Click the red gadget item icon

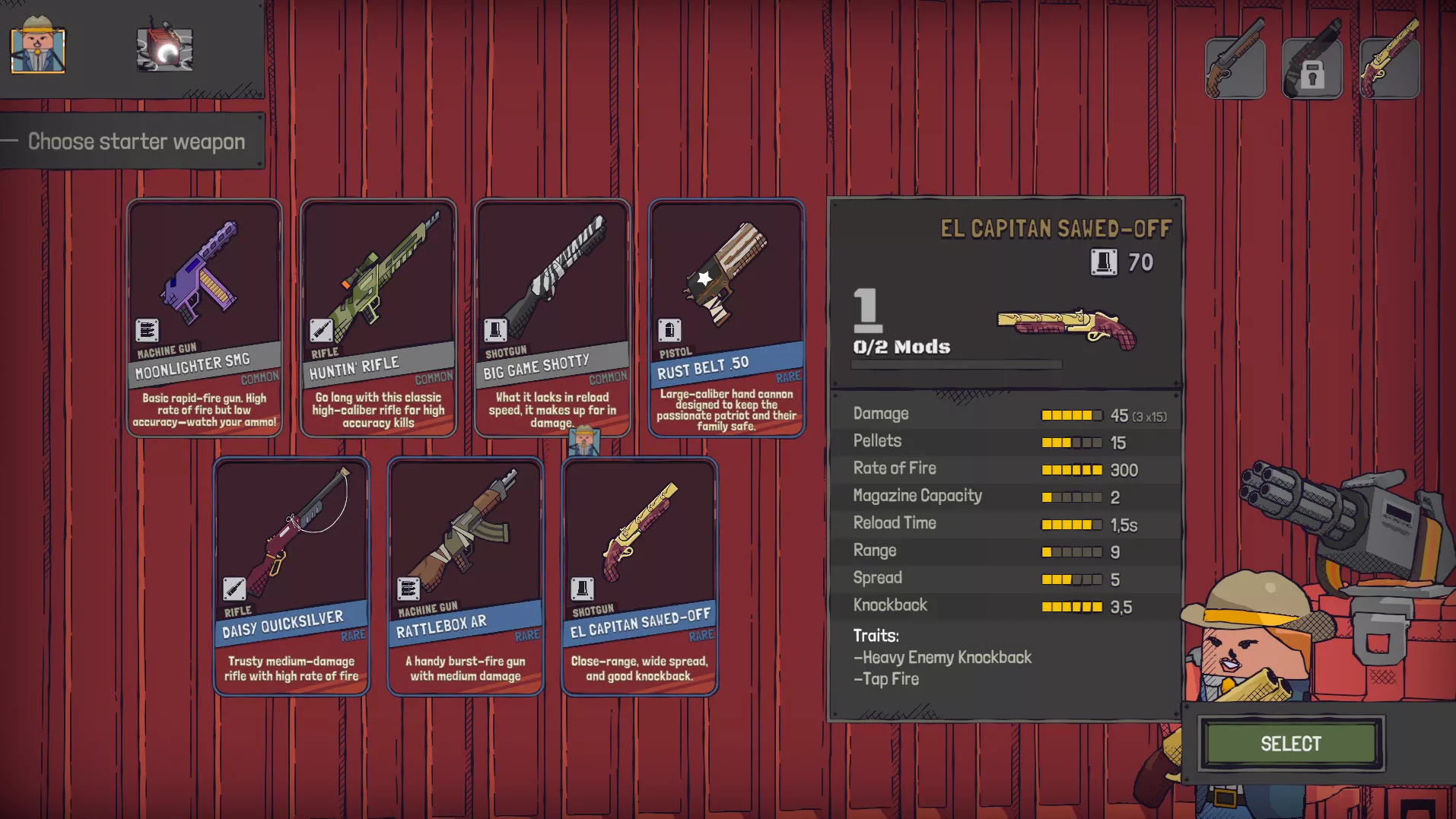click(x=164, y=49)
